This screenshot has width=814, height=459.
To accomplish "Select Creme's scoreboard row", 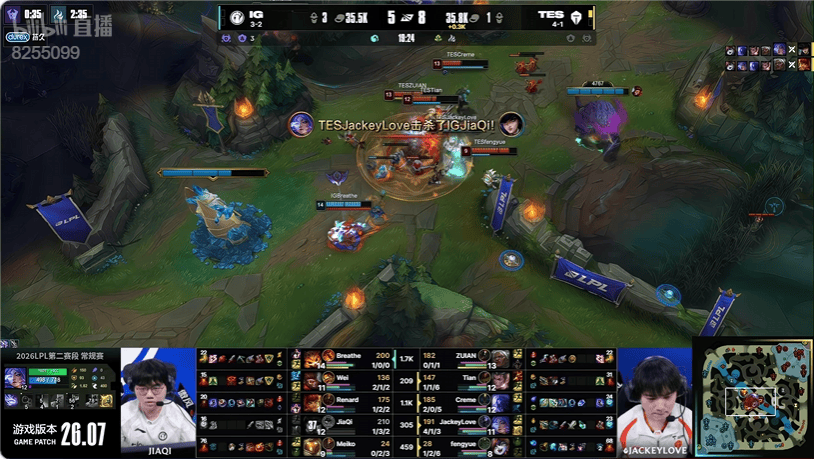I will pos(460,401).
